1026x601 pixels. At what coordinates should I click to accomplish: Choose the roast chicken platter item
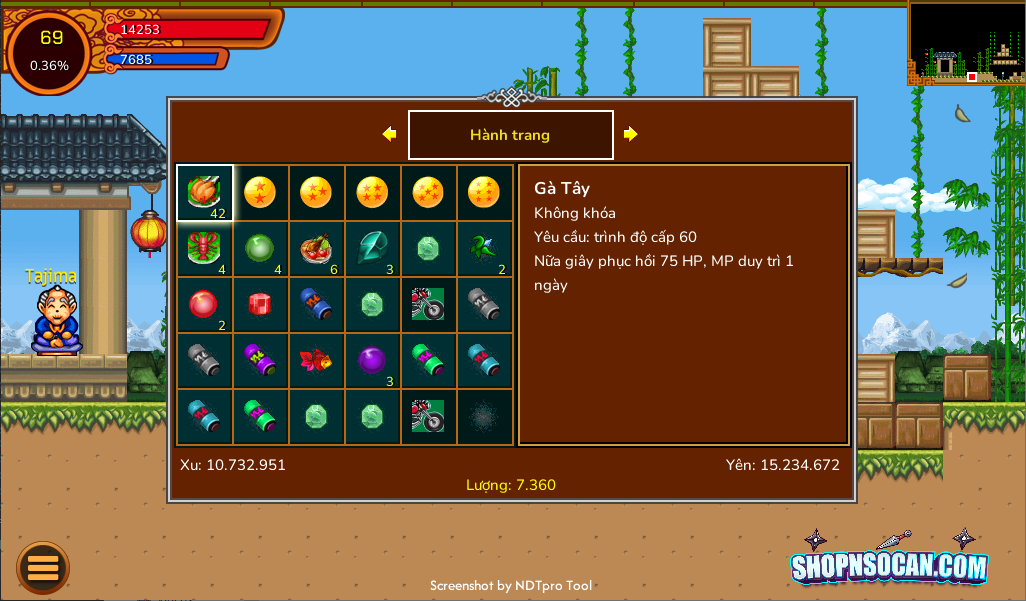pyautogui.click(x=316, y=249)
